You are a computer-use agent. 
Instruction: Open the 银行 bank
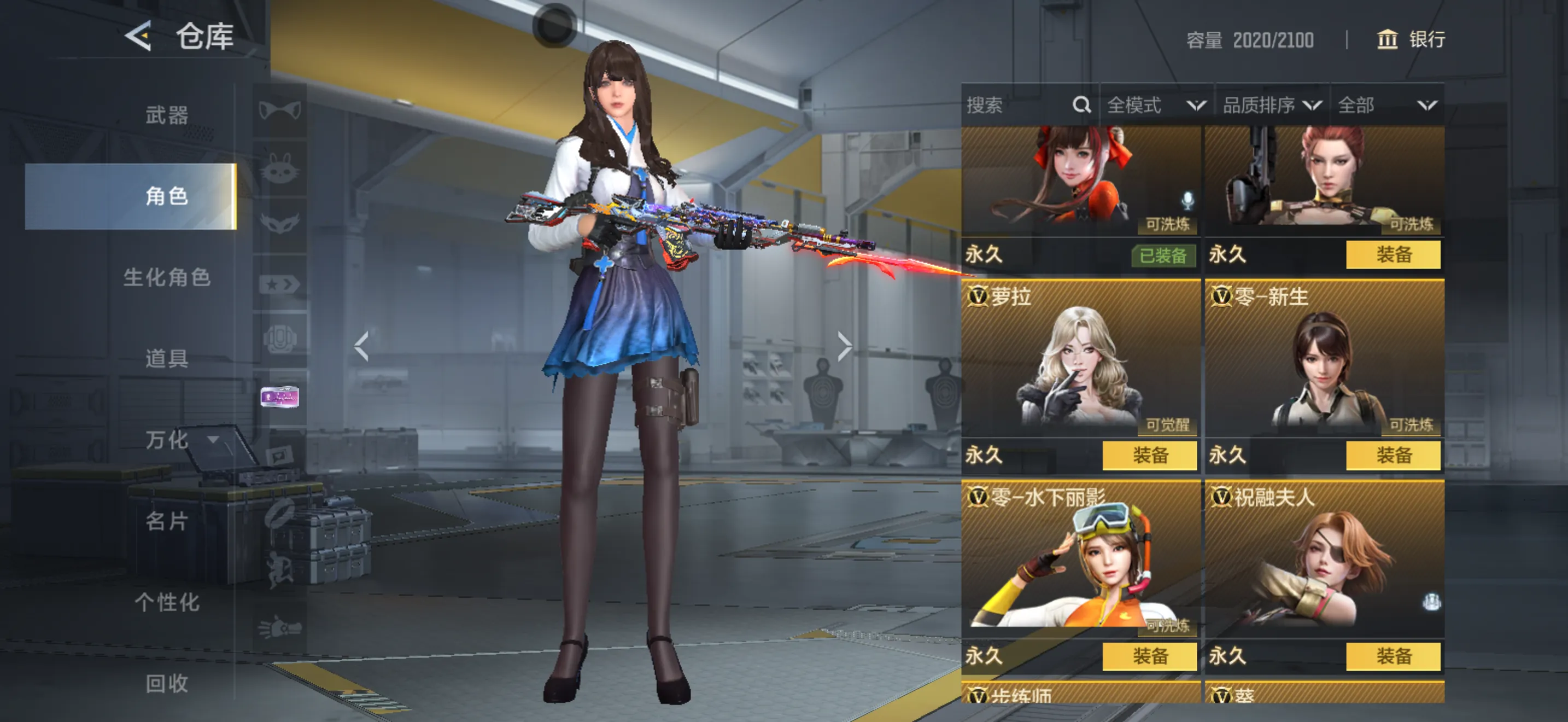(x=1411, y=39)
